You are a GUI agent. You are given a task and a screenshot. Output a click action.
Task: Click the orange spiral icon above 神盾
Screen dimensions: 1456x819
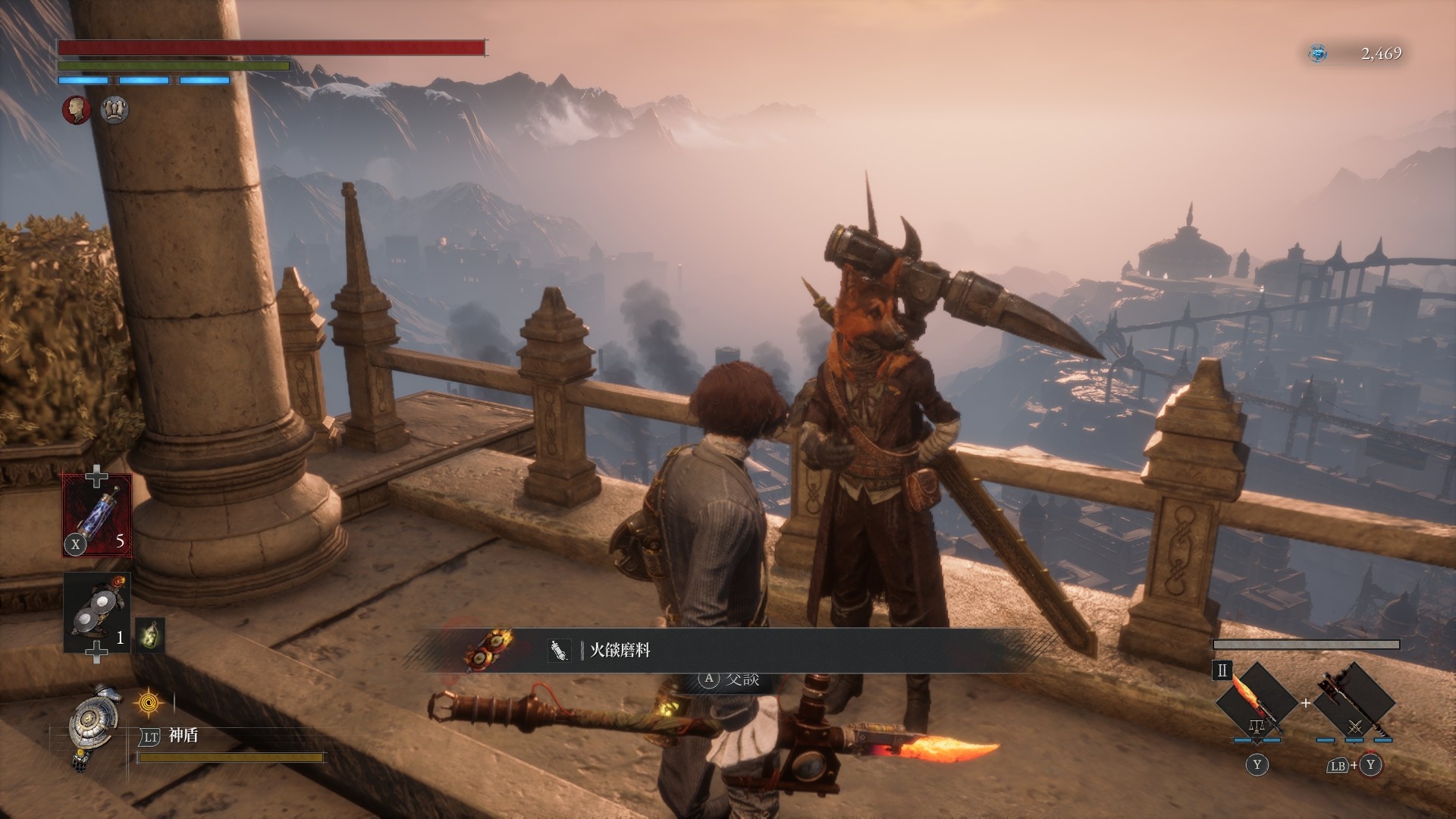(148, 703)
